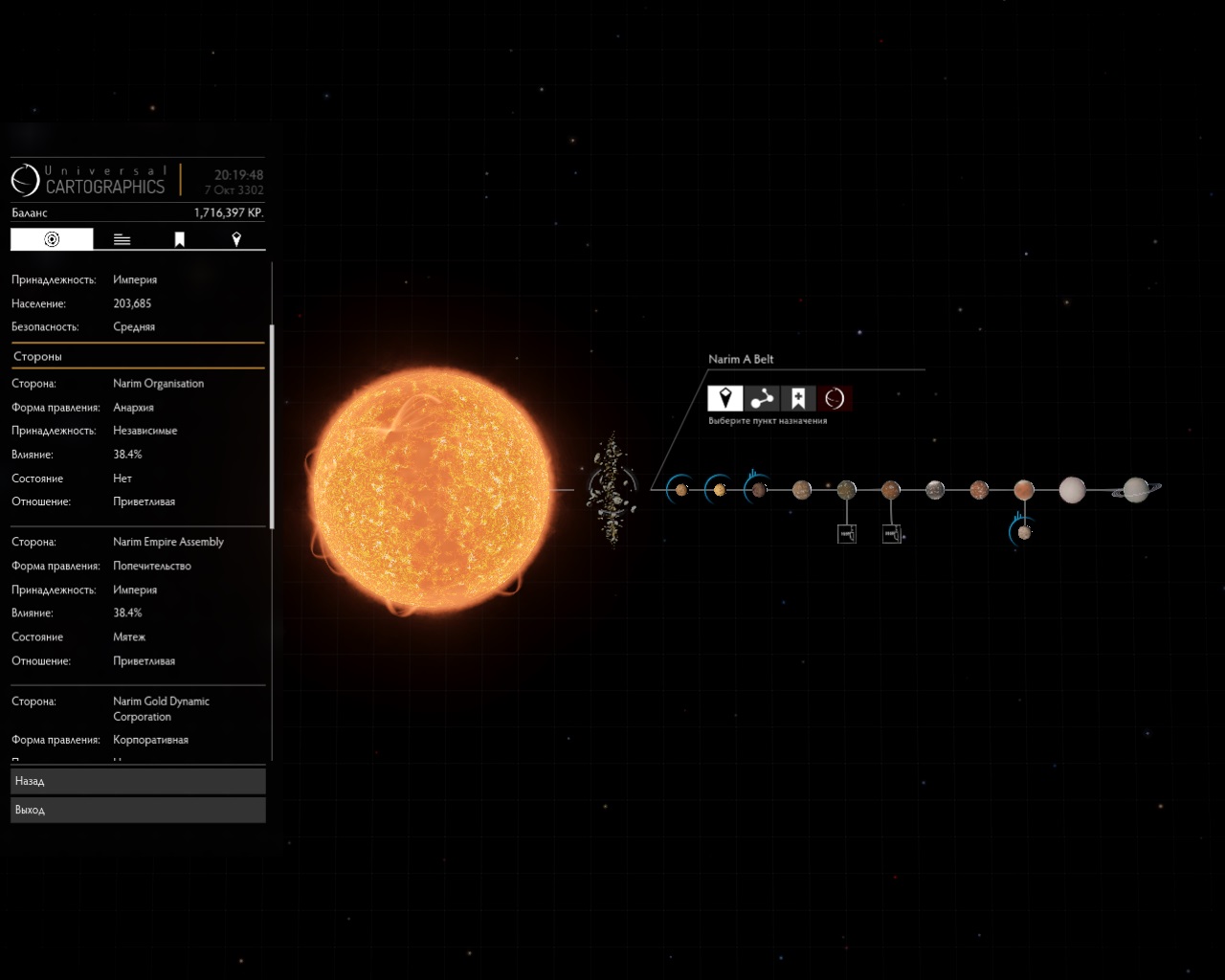Click the red orbit circle icon

tap(835, 398)
